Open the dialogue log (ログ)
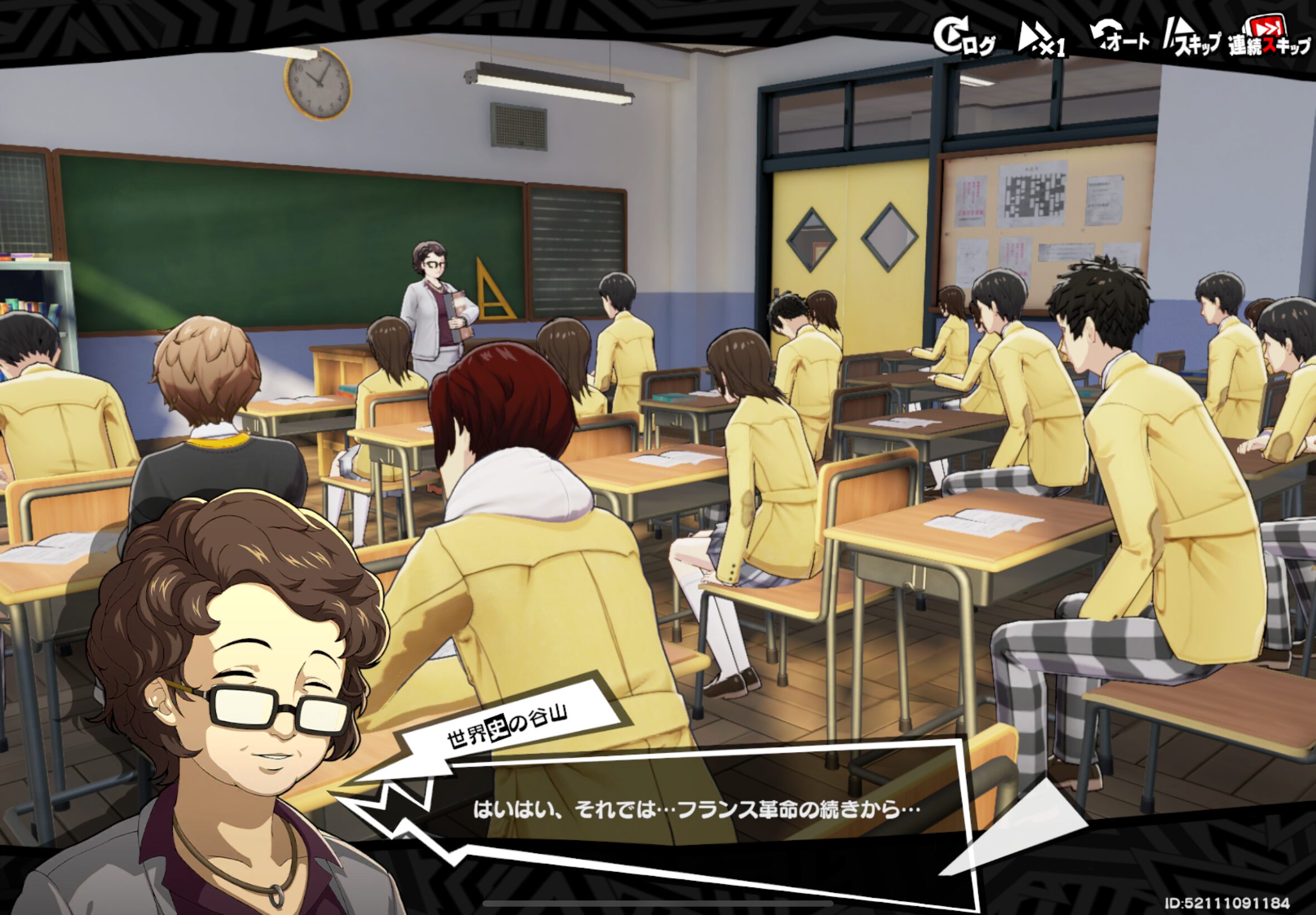Viewport: 1316px width, 915px height. (x=964, y=38)
